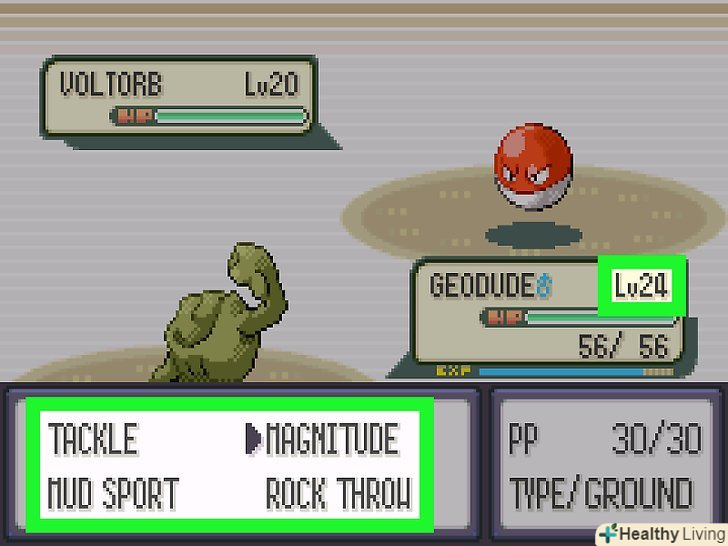Use the Rock Throw move
The height and width of the screenshot is (546, 728).
coord(338,494)
